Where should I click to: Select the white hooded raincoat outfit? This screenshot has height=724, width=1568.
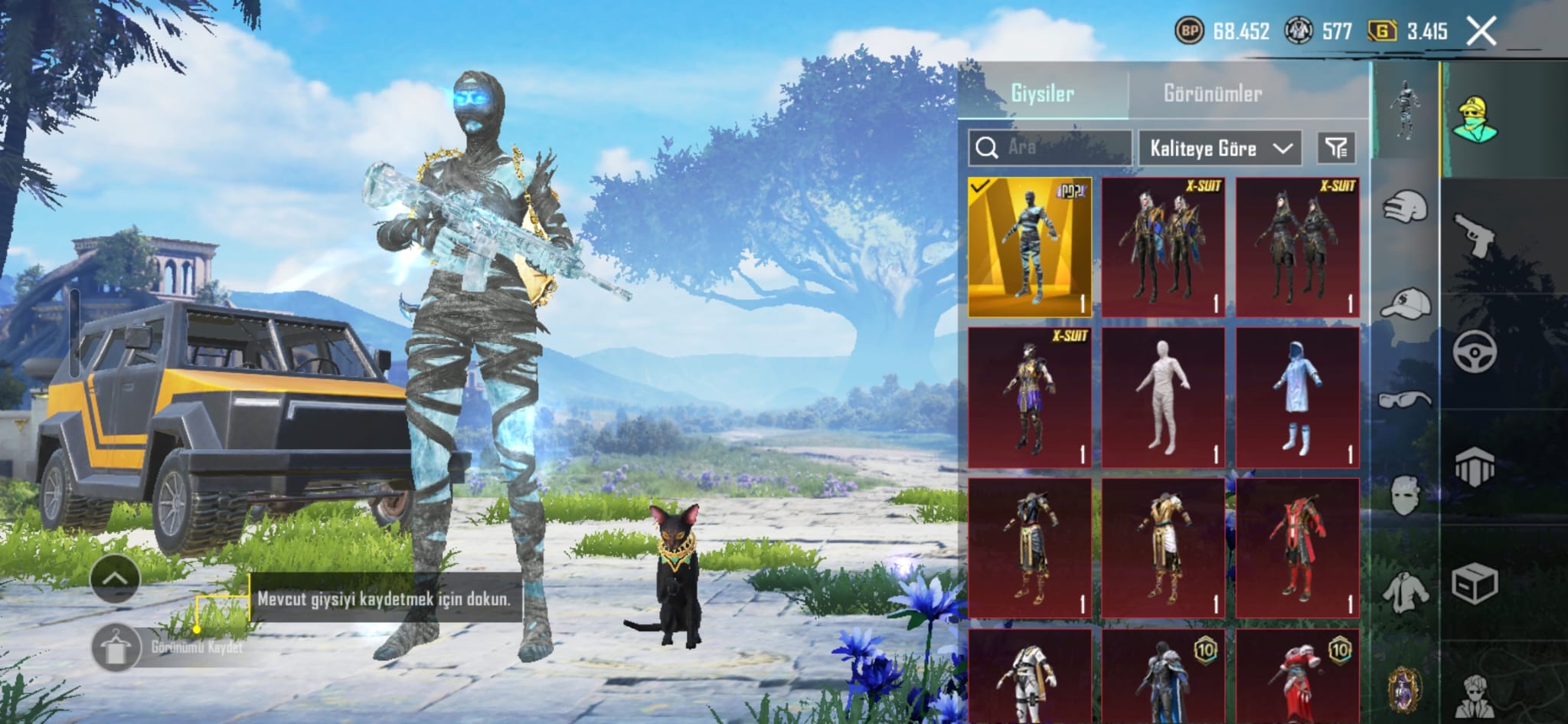tap(1297, 397)
